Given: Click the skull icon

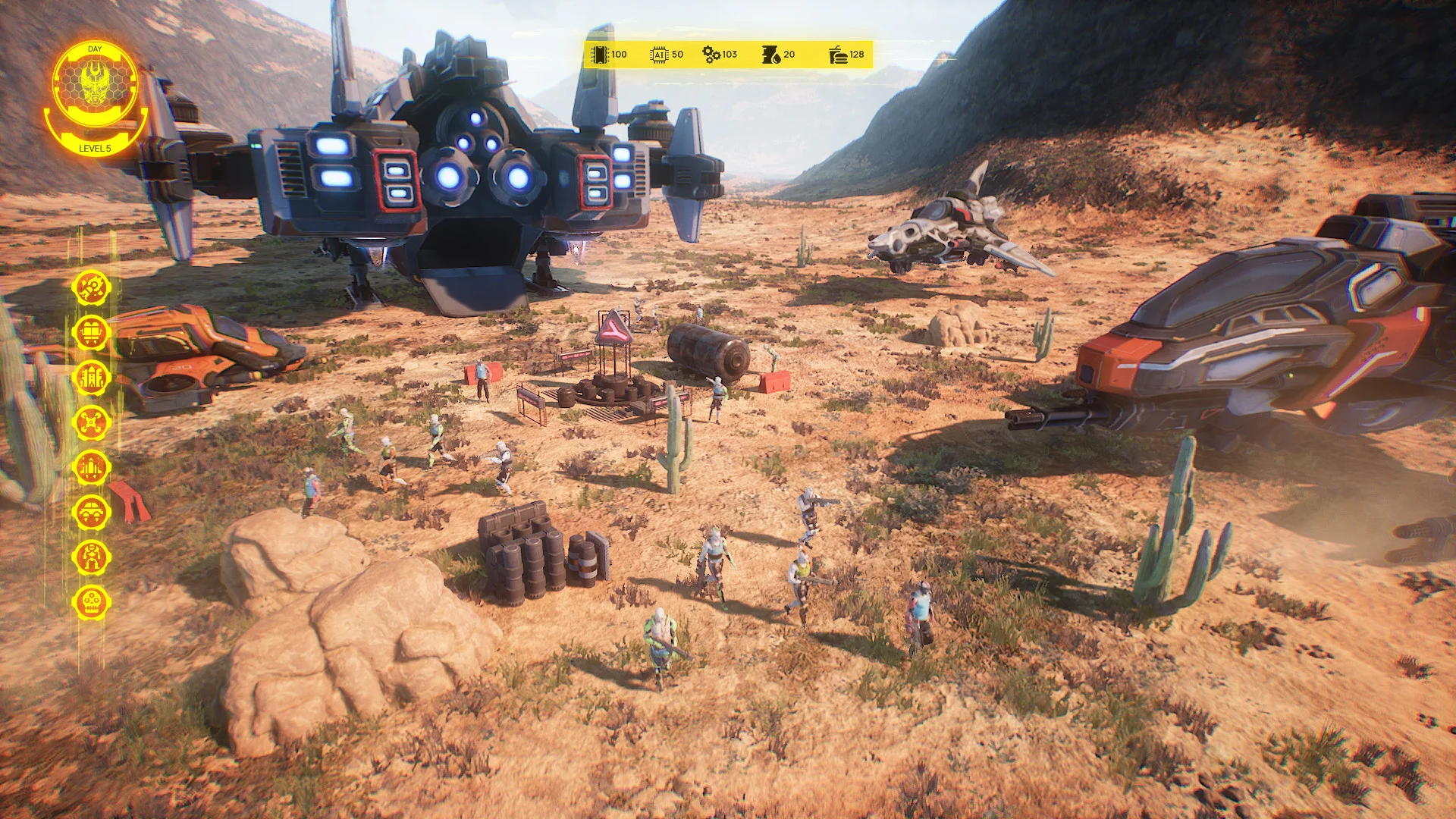Looking at the screenshot, I should pos(92,602).
